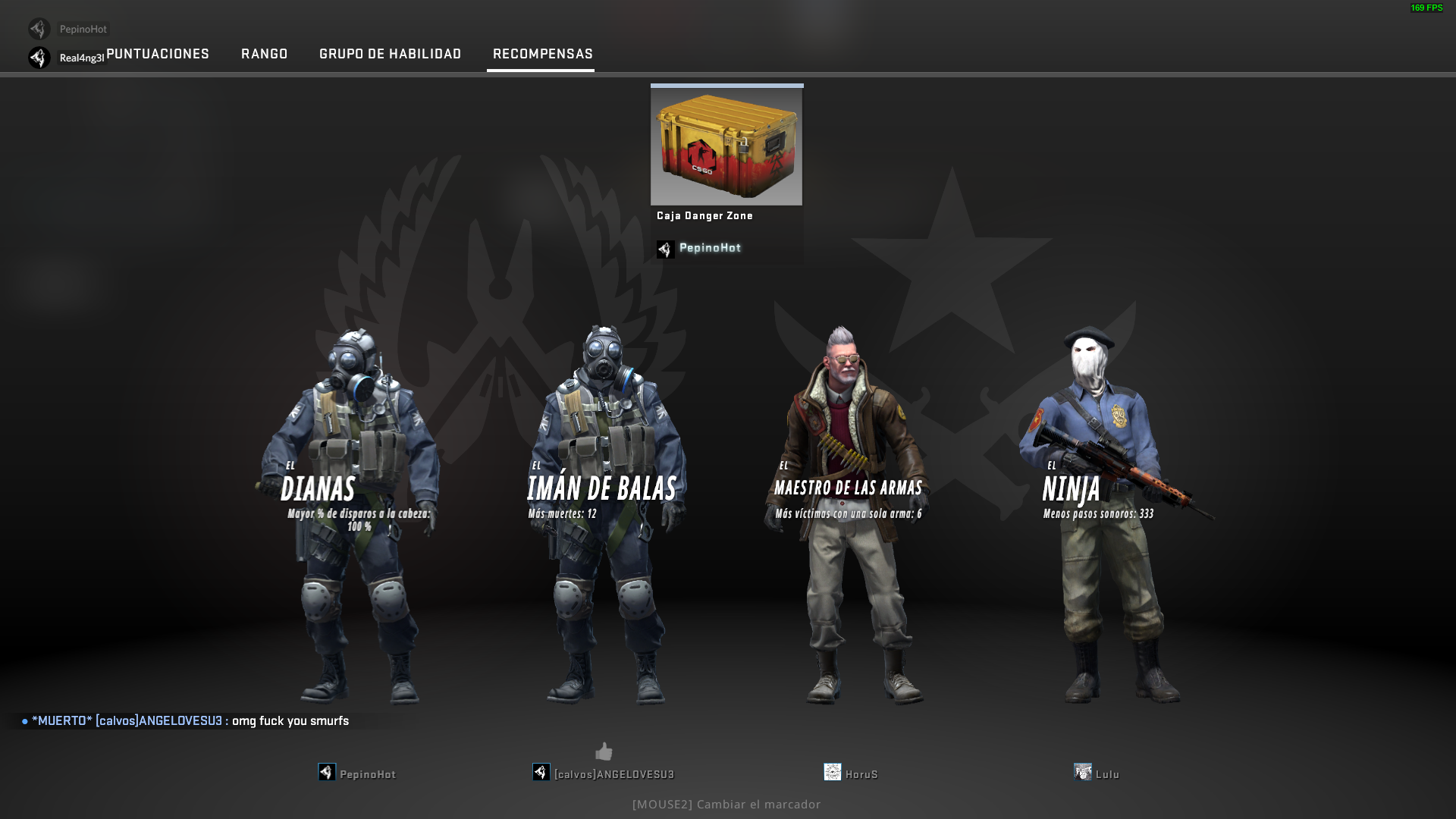1456x819 pixels.
Task: Select player [calvos]ANGELOVESU3 in the bottom row
Action: 613,774
